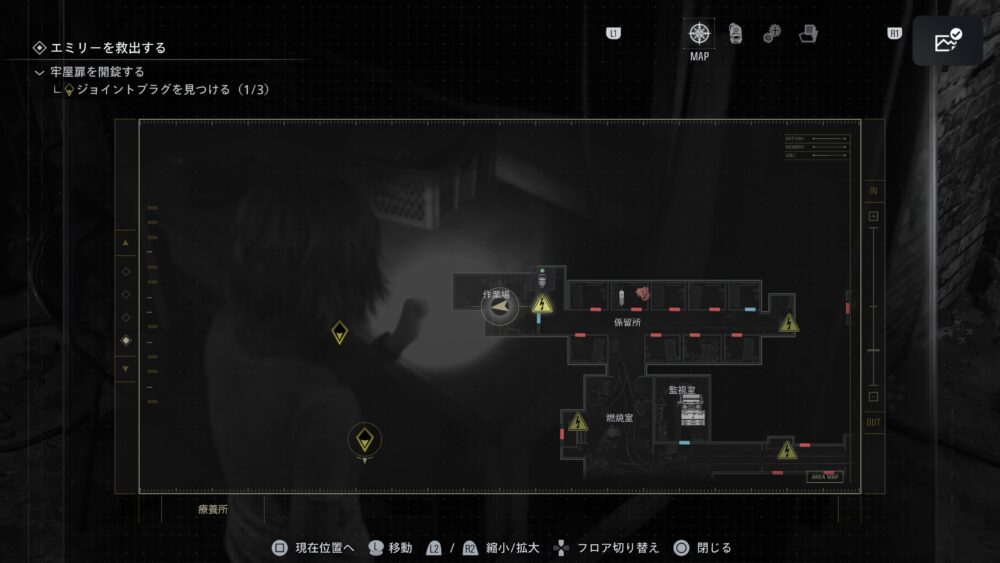This screenshot has height=563, width=1000.
Task: Open the gears crafting tab
Action: pyautogui.click(x=772, y=34)
